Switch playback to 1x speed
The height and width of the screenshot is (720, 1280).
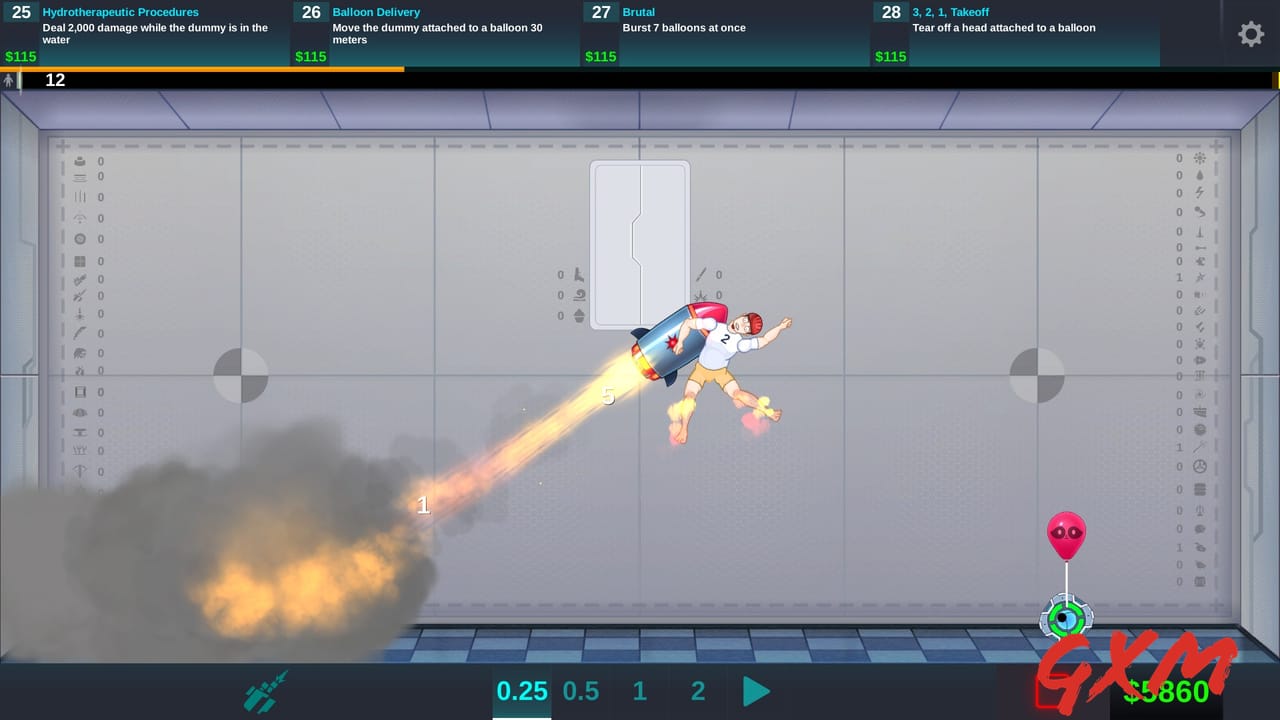(639, 690)
